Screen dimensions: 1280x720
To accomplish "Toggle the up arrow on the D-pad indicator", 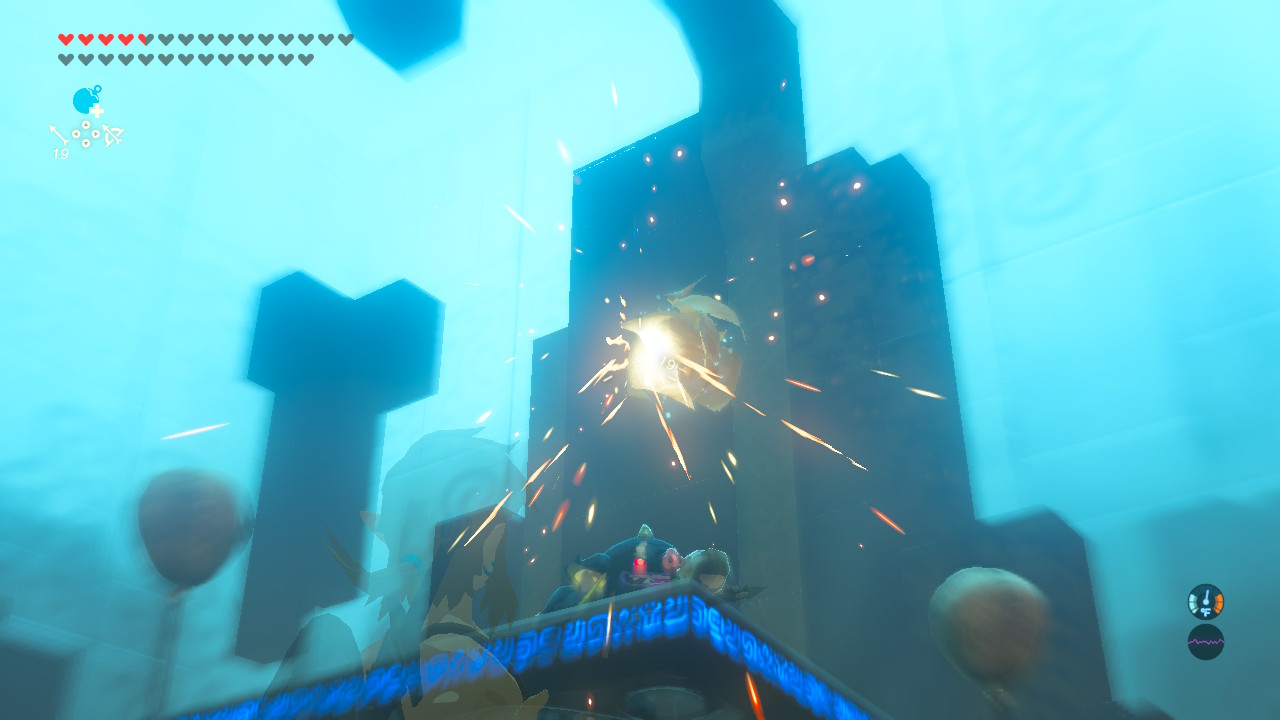I will (86, 124).
